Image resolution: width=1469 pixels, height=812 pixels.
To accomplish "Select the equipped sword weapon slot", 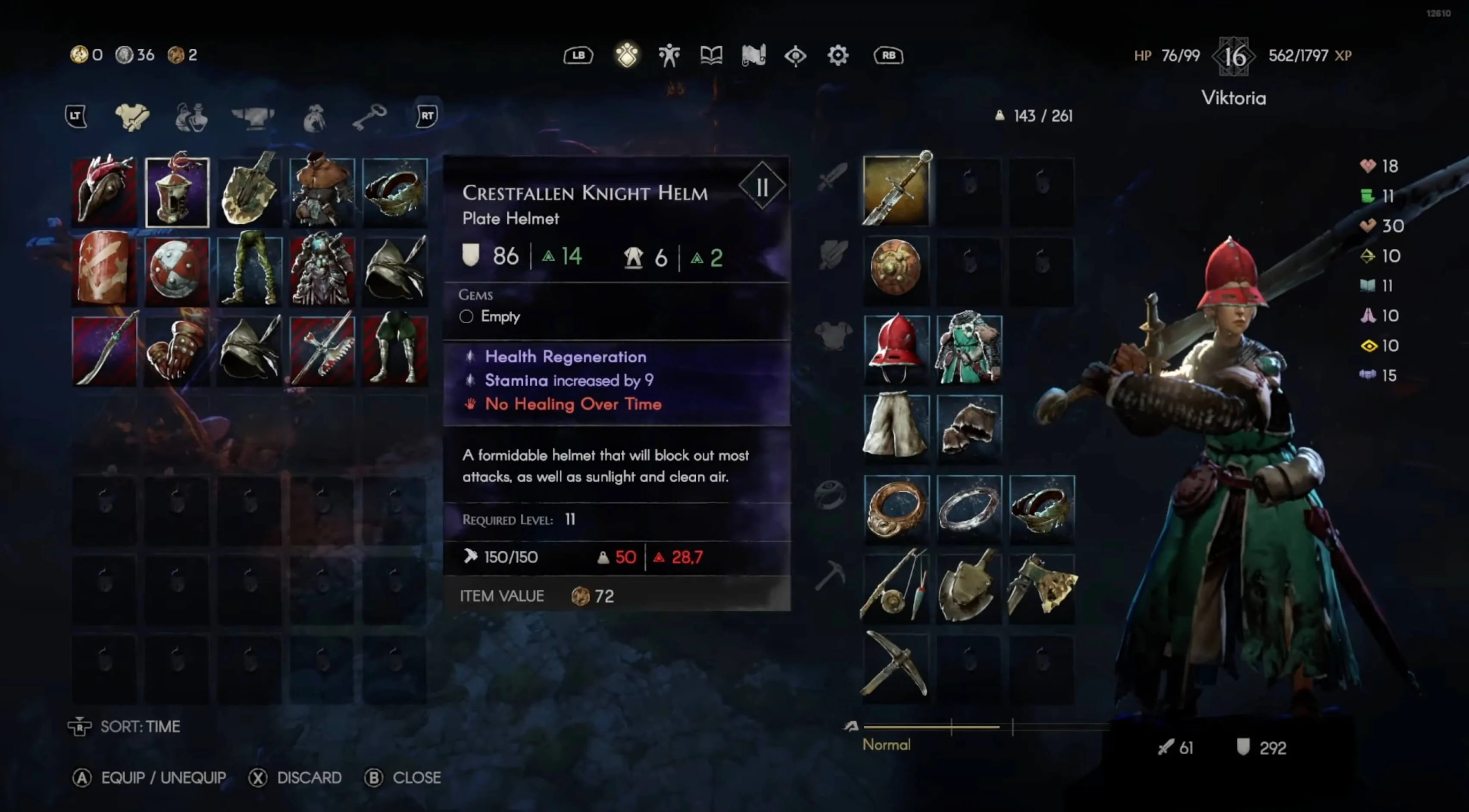I will (896, 191).
